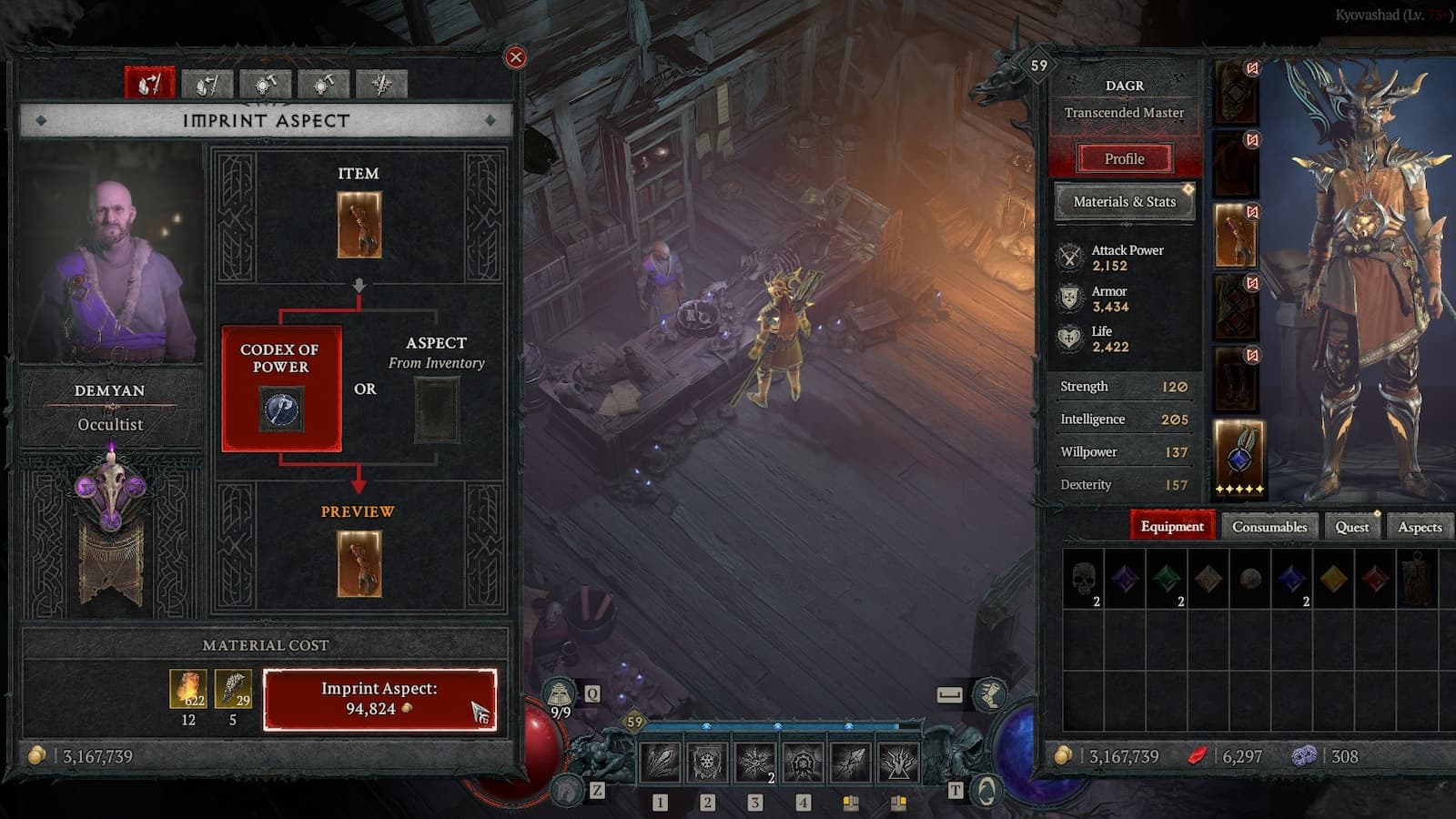The width and height of the screenshot is (1456, 819).
Task: Open the Aspects panel expander
Action: point(1420,526)
